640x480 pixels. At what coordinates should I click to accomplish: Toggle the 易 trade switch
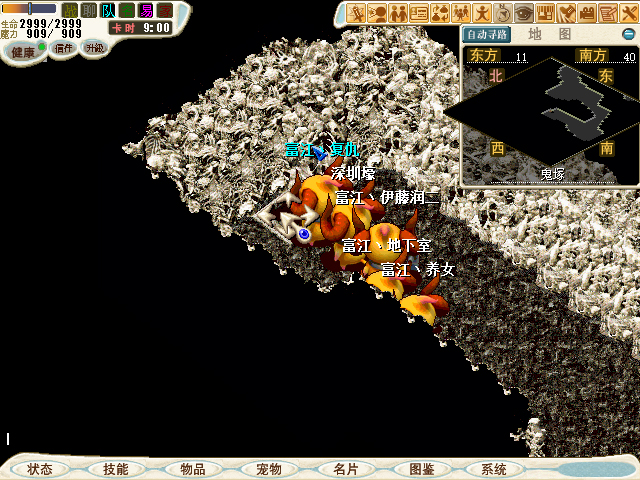(146, 10)
